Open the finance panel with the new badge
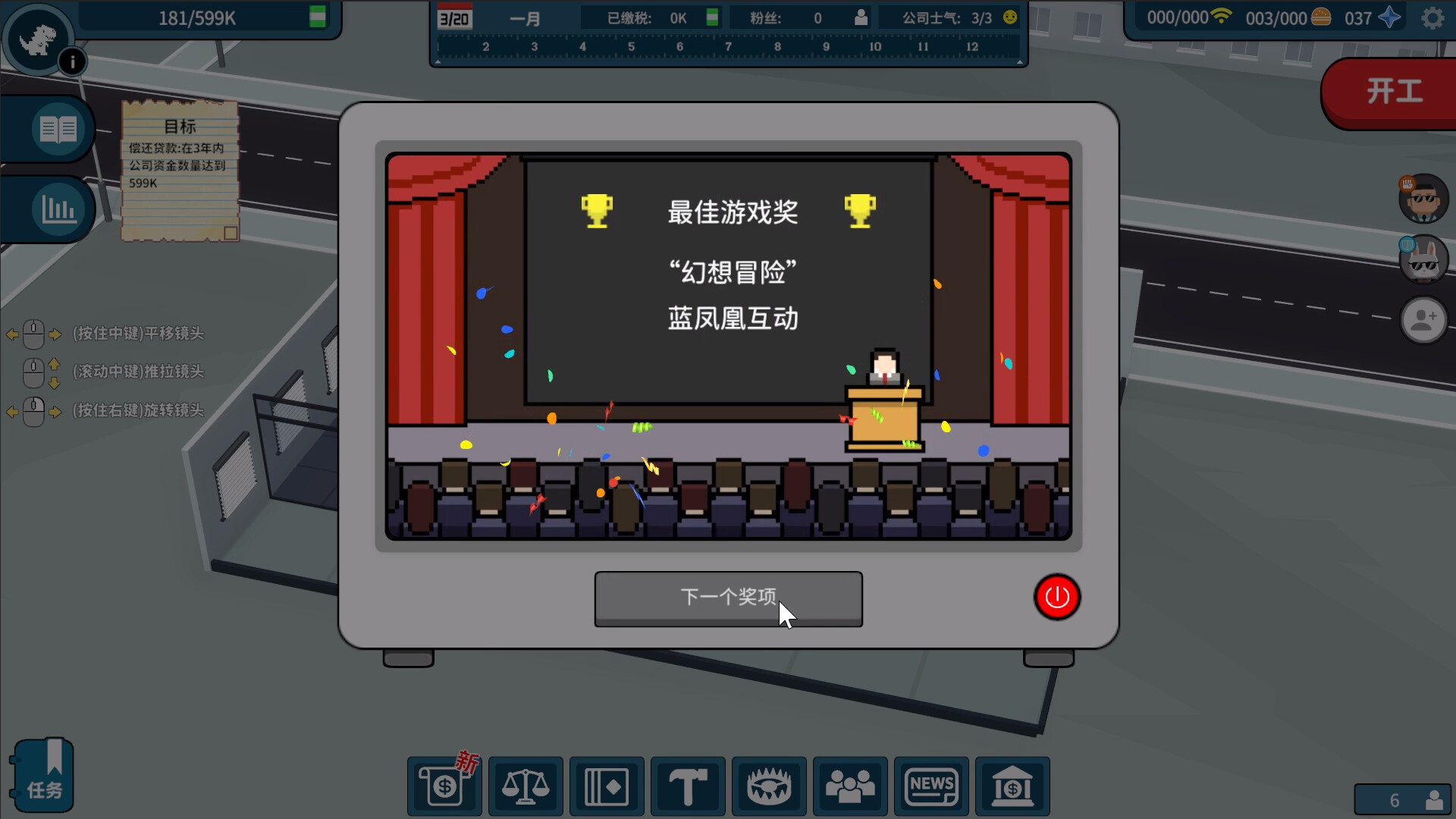Image resolution: width=1456 pixels, height=819 pixels. click(x=444, y=787)
